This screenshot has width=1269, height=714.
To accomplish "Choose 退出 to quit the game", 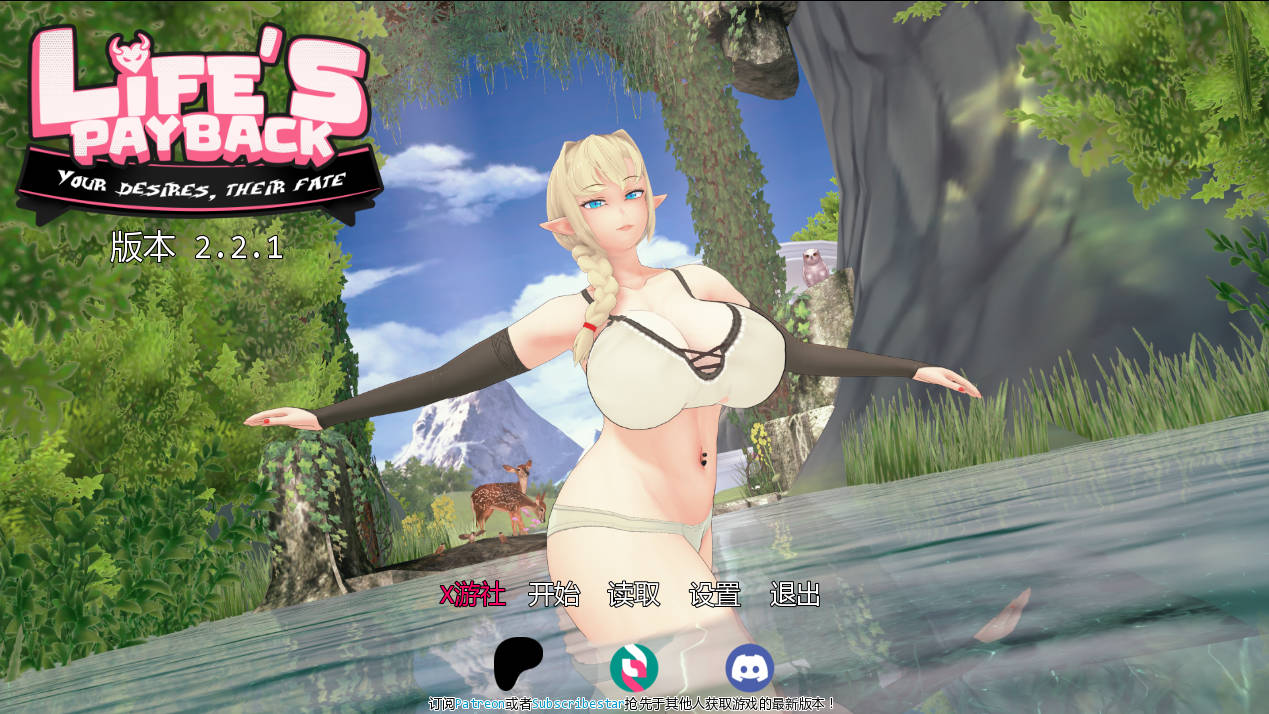I will 795,595.
